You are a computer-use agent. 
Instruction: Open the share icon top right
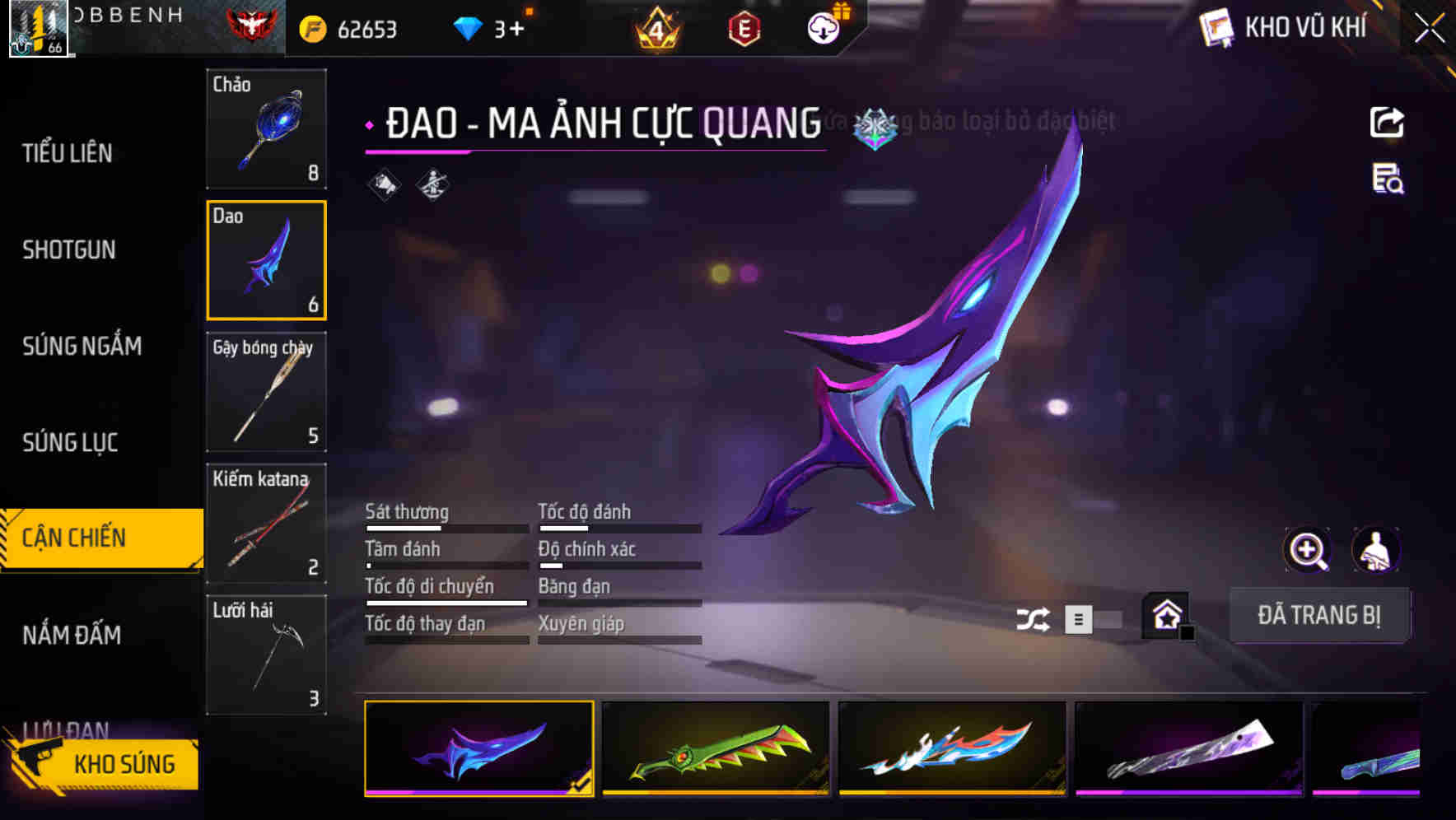click(1388, 122)
